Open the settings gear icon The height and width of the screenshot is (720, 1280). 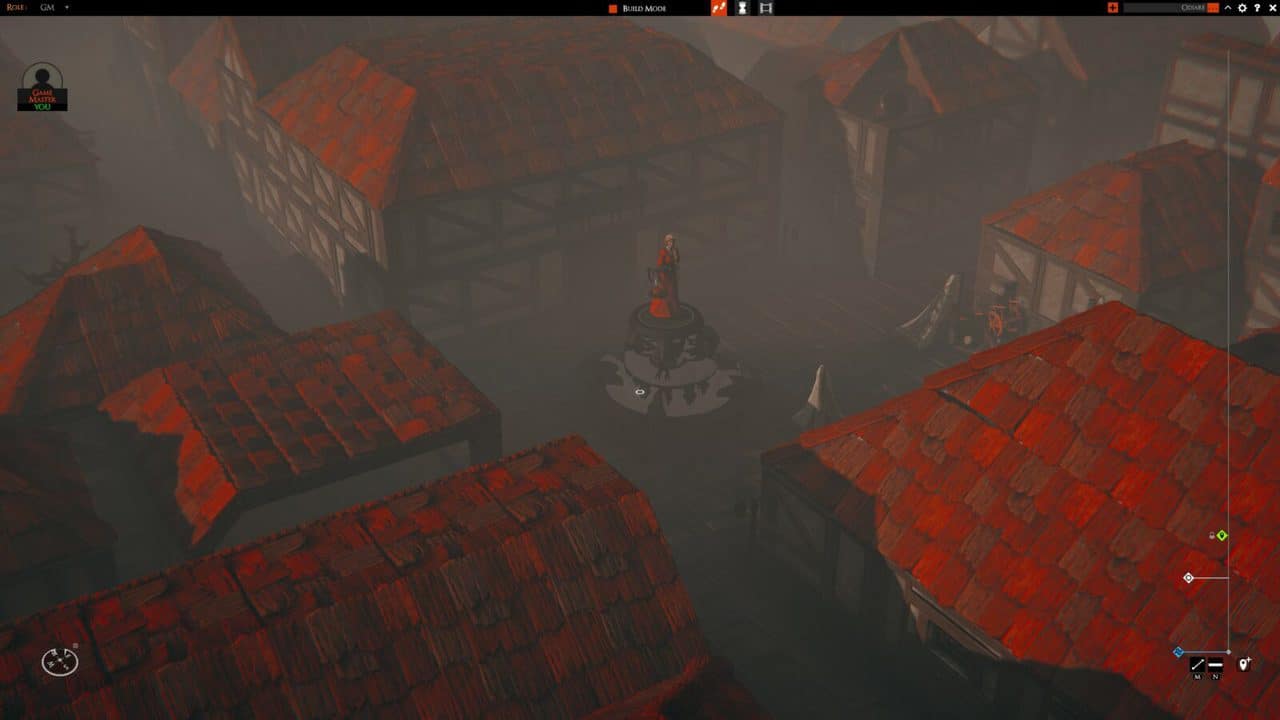pyautogui.click(x=1243, y=8)
